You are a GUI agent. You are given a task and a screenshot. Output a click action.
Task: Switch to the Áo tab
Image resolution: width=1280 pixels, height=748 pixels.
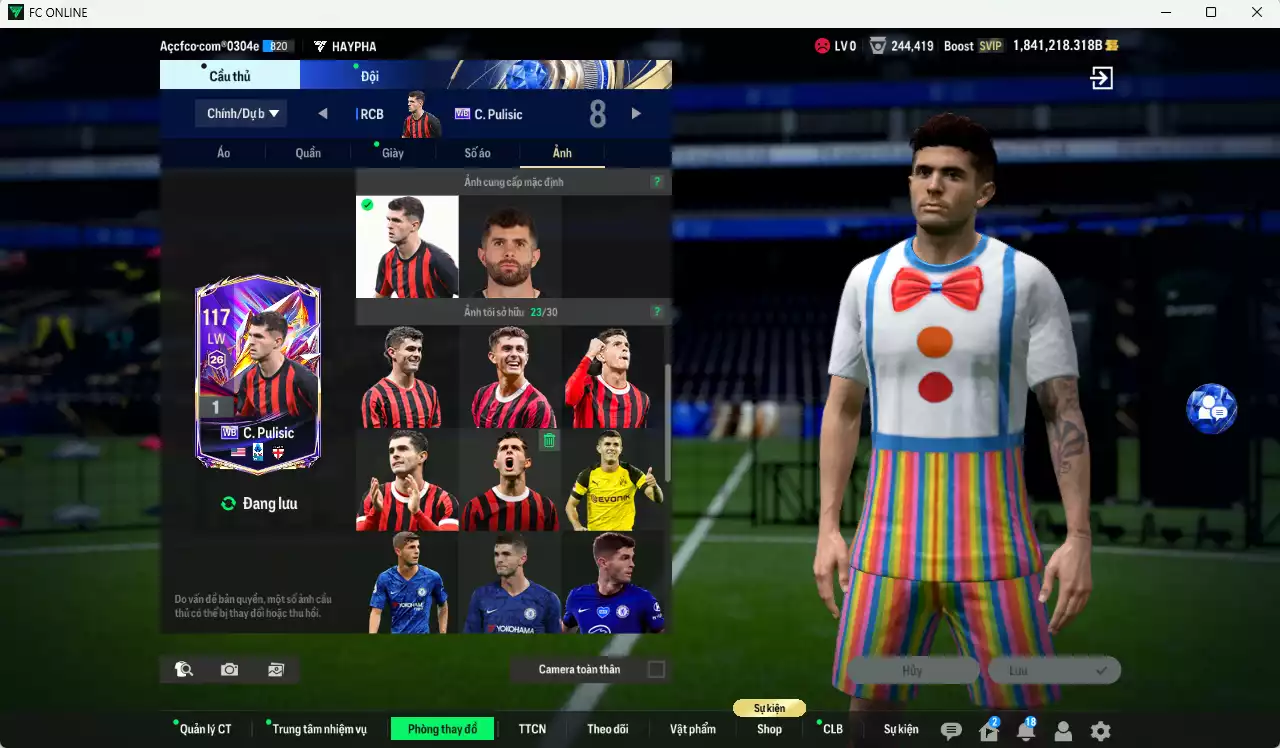[x=223, y=153]
